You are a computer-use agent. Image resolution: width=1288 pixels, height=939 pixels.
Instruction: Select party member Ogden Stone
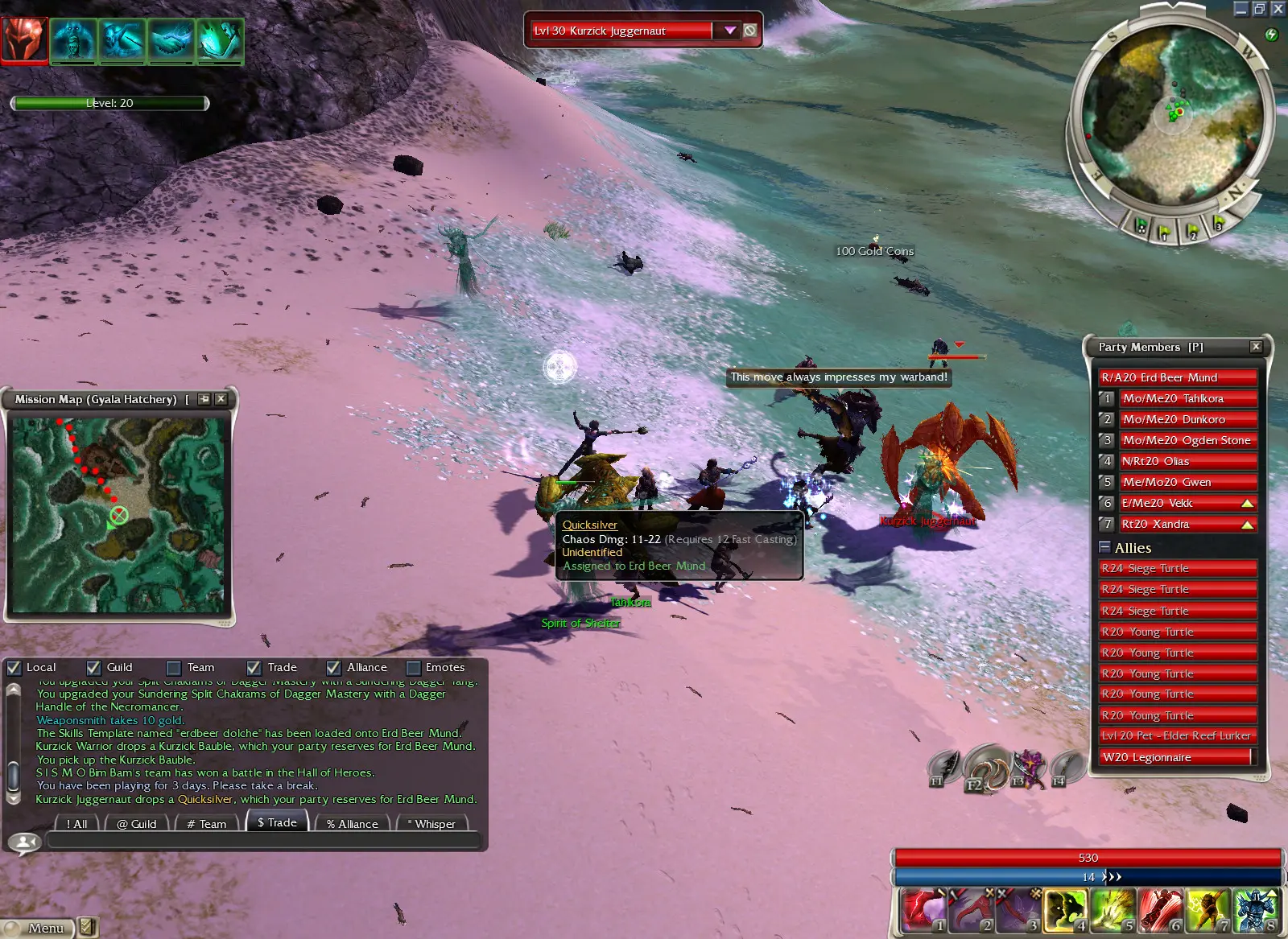click(x=1187, y=440)
